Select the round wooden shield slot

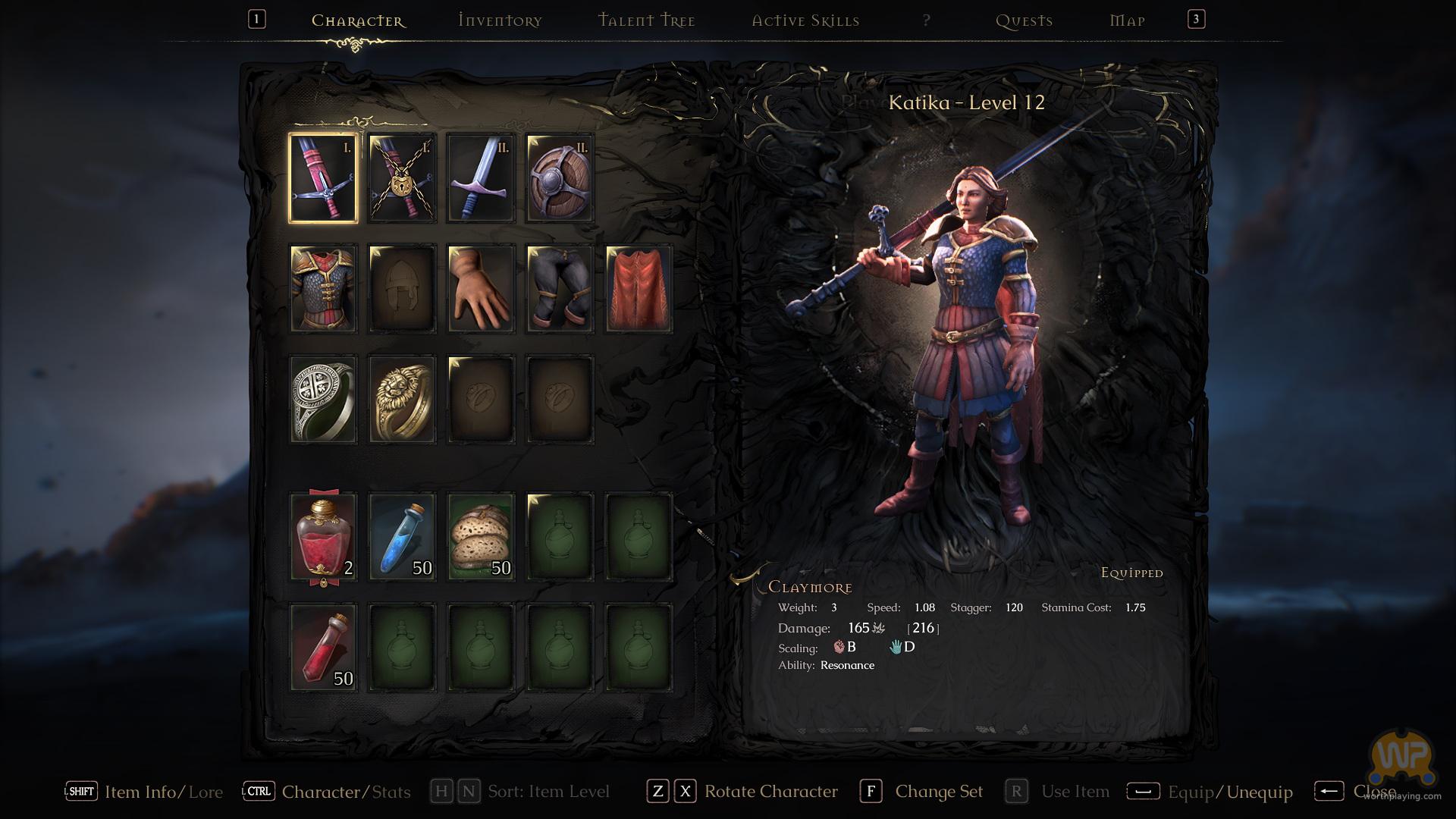[x=560, y=178]
